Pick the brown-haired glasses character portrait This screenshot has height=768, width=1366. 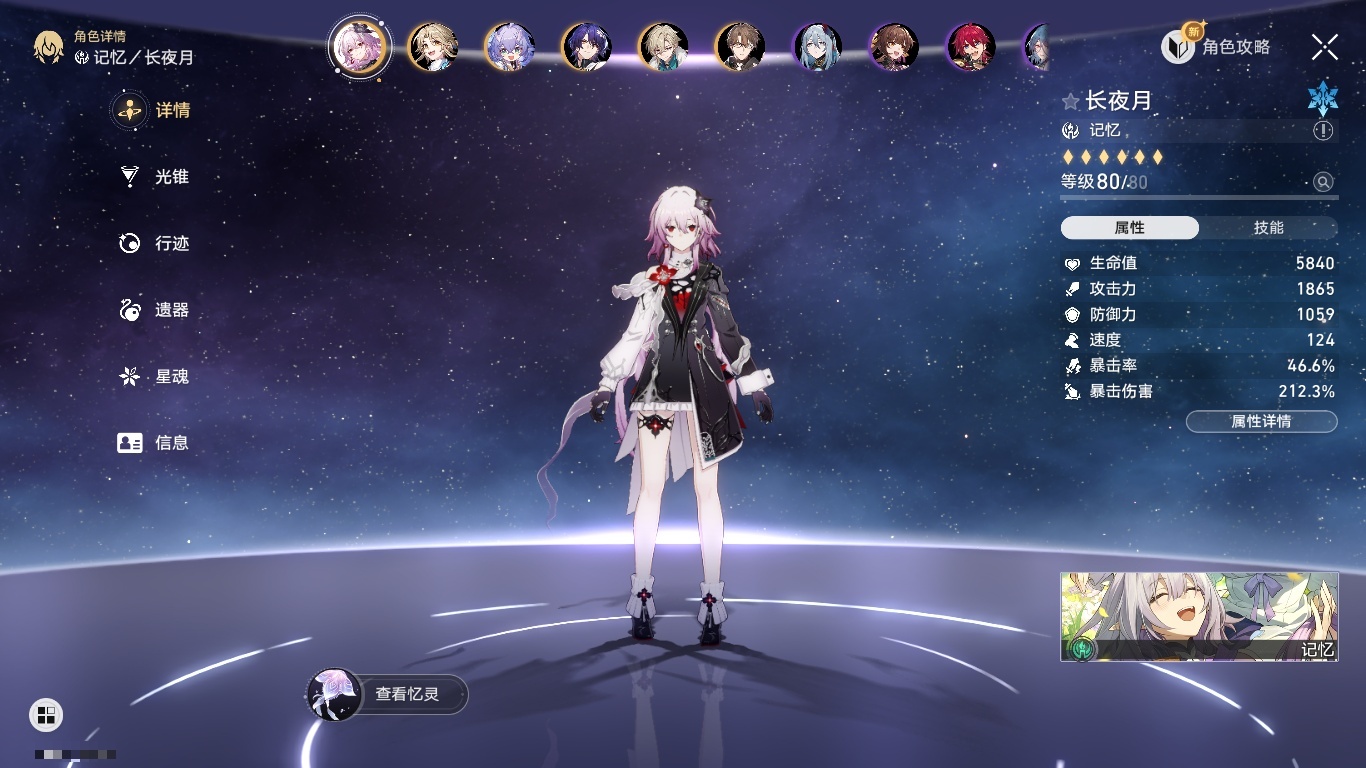coord(740,47)
